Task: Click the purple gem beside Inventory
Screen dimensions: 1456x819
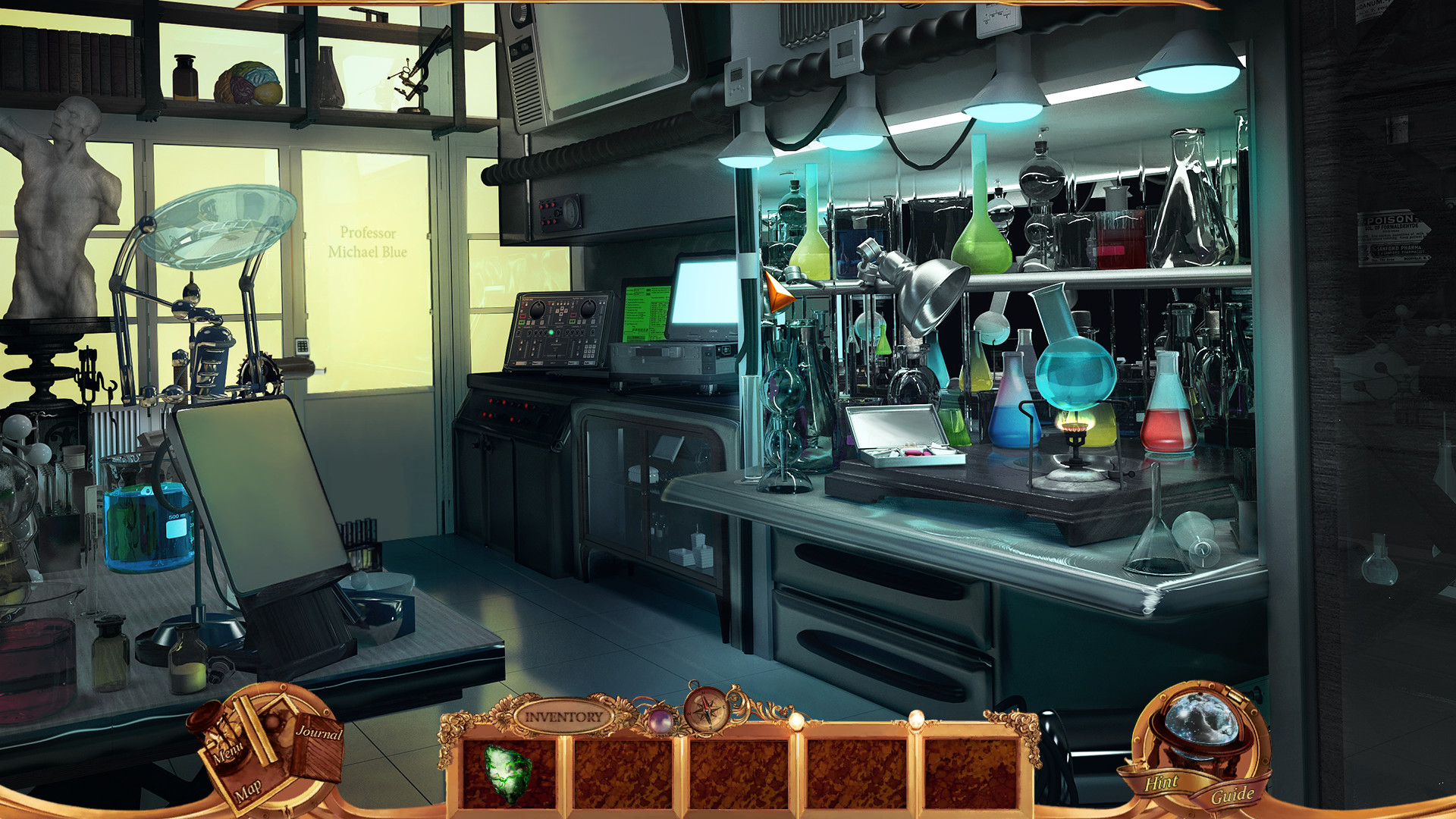Action: point(660,720)
